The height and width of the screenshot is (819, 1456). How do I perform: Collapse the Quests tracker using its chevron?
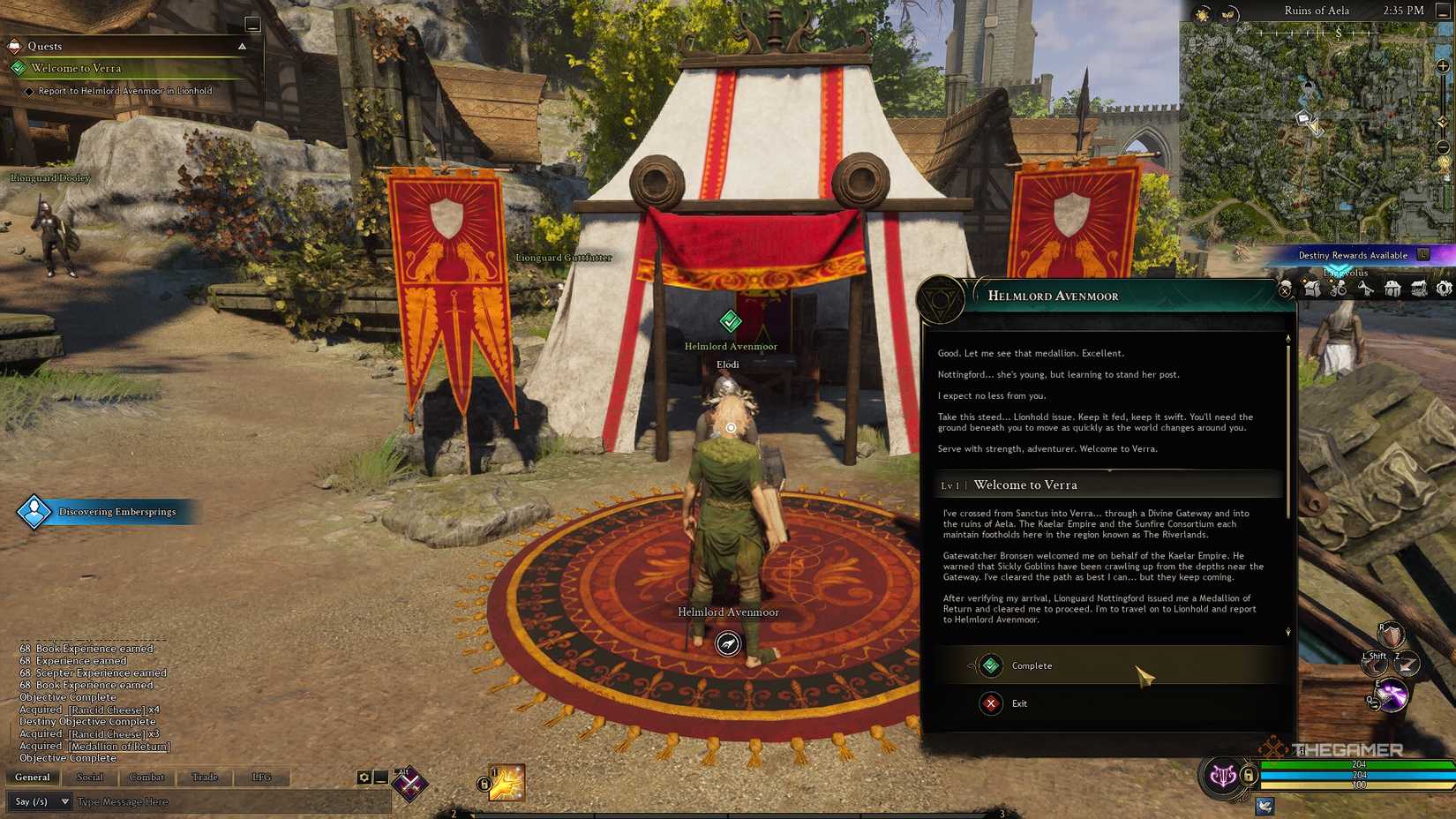point(244,46)
